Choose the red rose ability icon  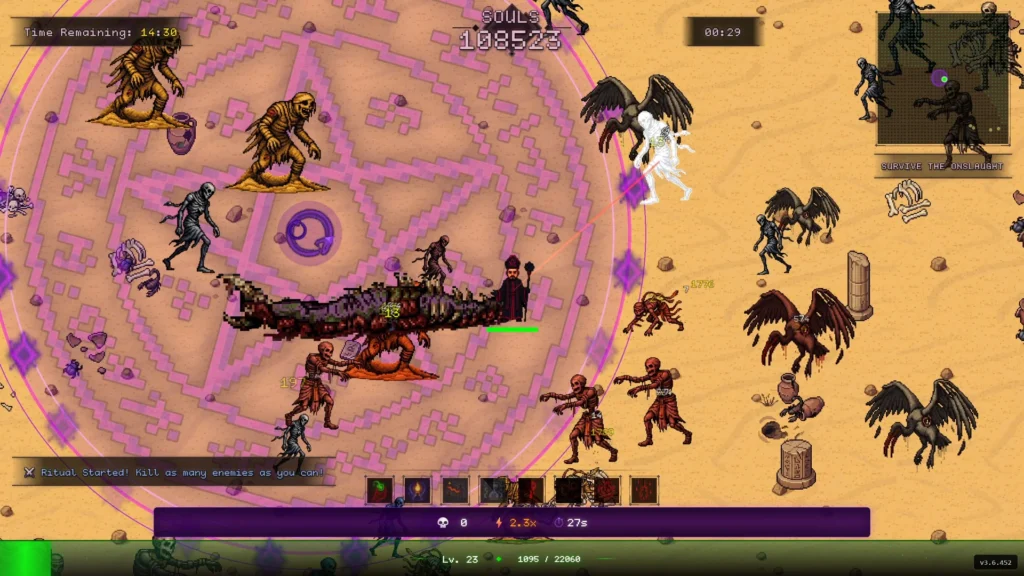pos(607,490)
